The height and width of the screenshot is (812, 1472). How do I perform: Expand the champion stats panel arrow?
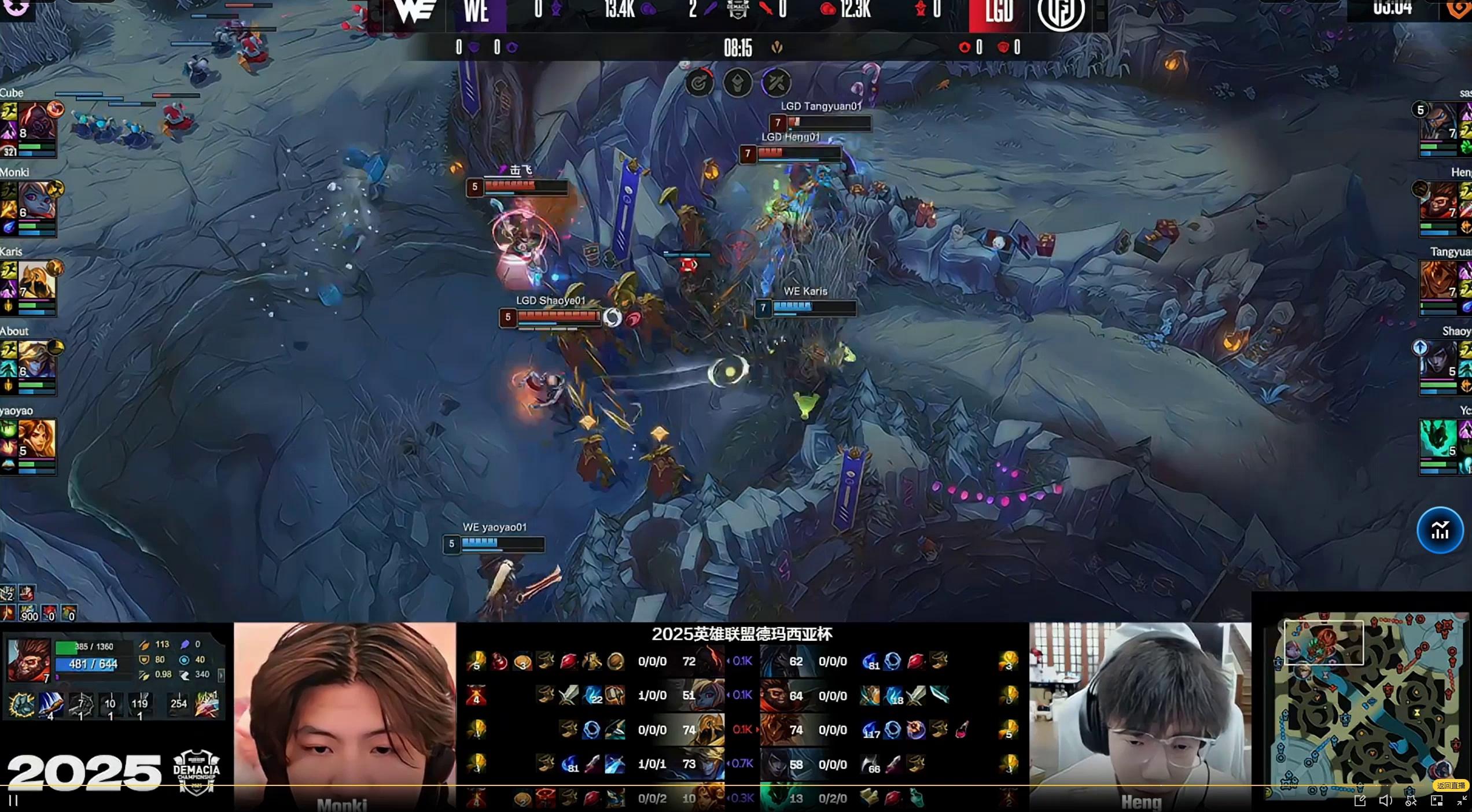click(x=221, y=674)
